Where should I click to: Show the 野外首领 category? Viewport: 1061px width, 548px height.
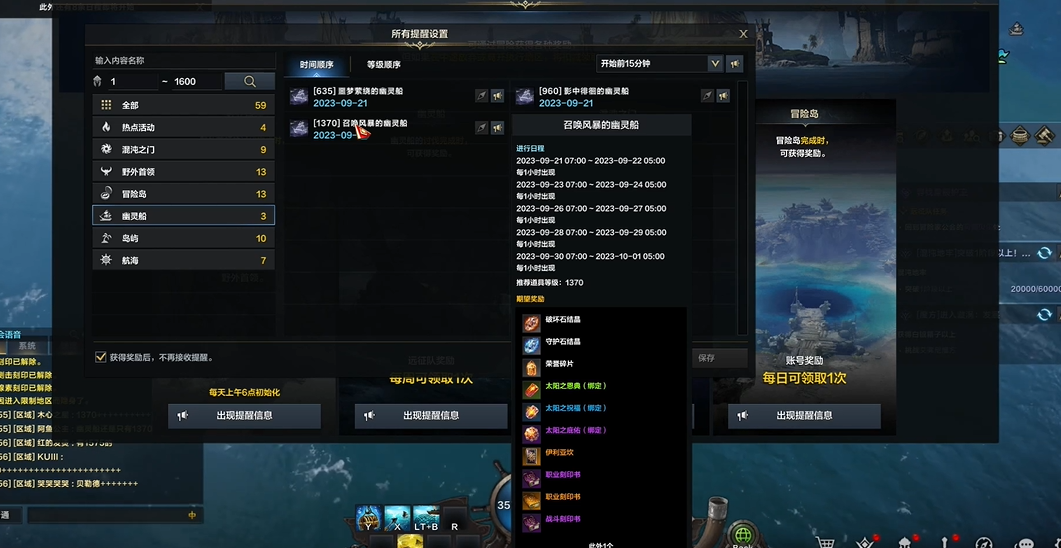coord(184,171)
